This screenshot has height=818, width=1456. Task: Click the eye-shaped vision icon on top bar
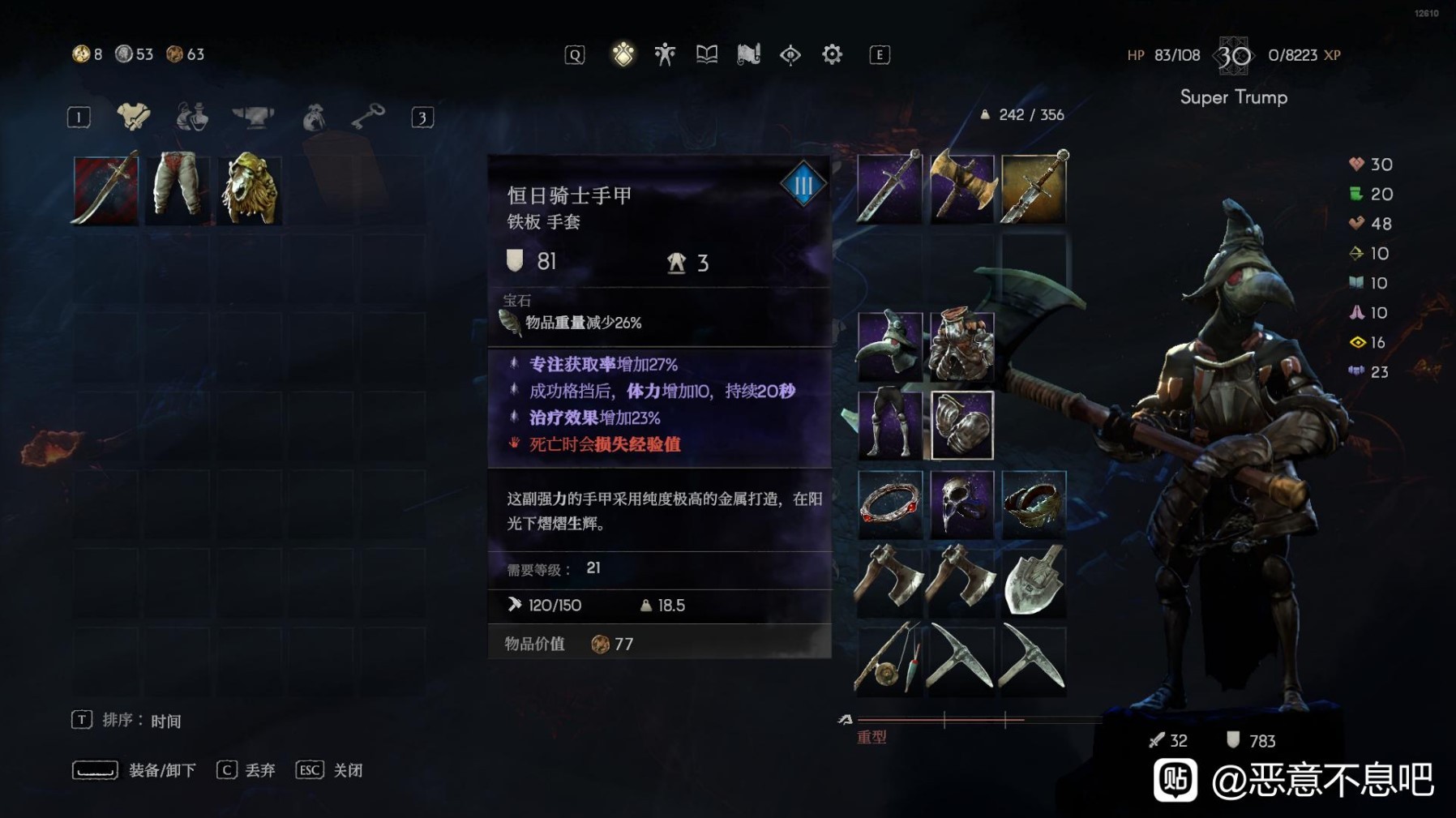click(x=790, y=54)
